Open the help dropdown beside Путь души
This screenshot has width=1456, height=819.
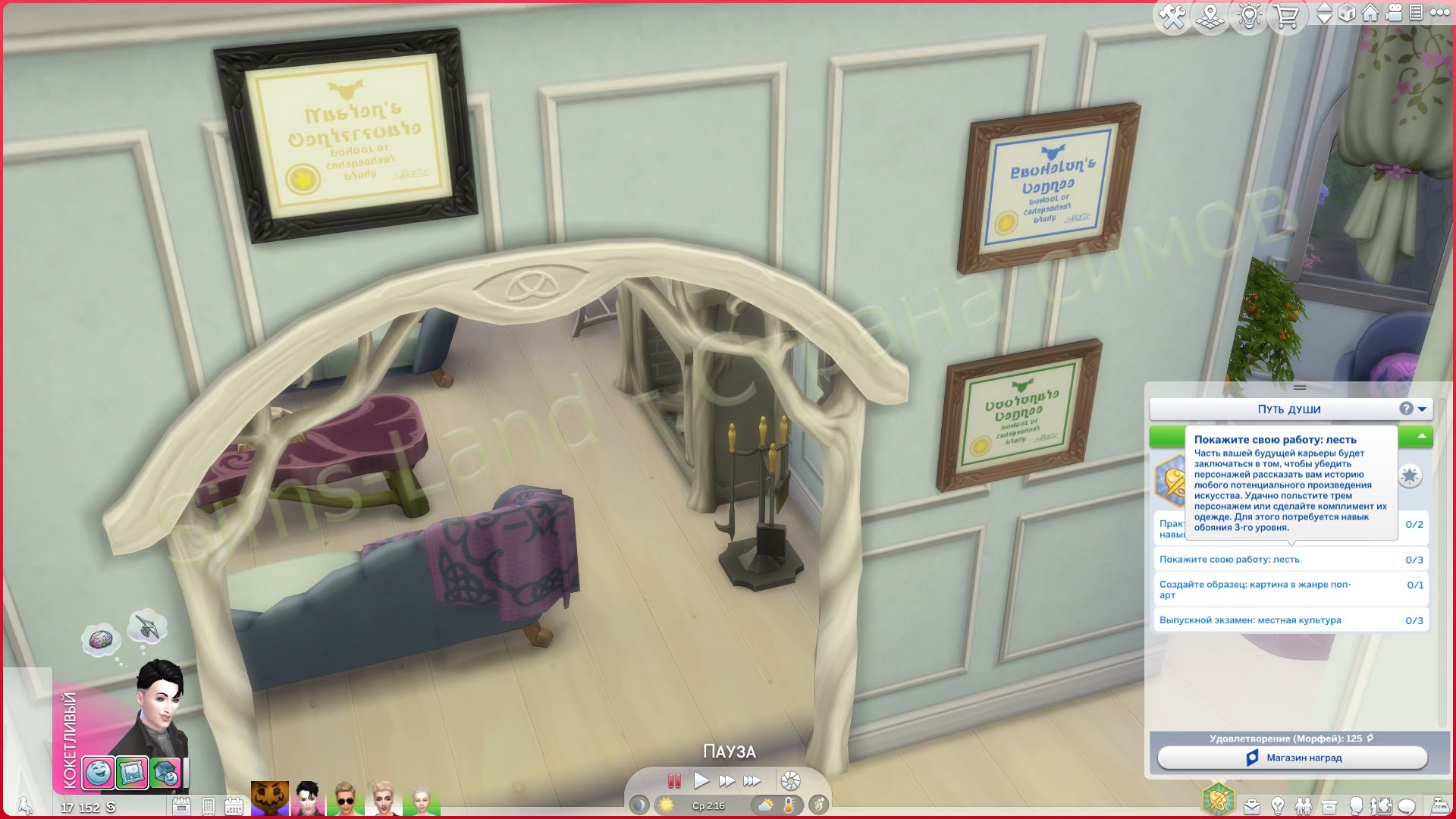click(1414, 409)
